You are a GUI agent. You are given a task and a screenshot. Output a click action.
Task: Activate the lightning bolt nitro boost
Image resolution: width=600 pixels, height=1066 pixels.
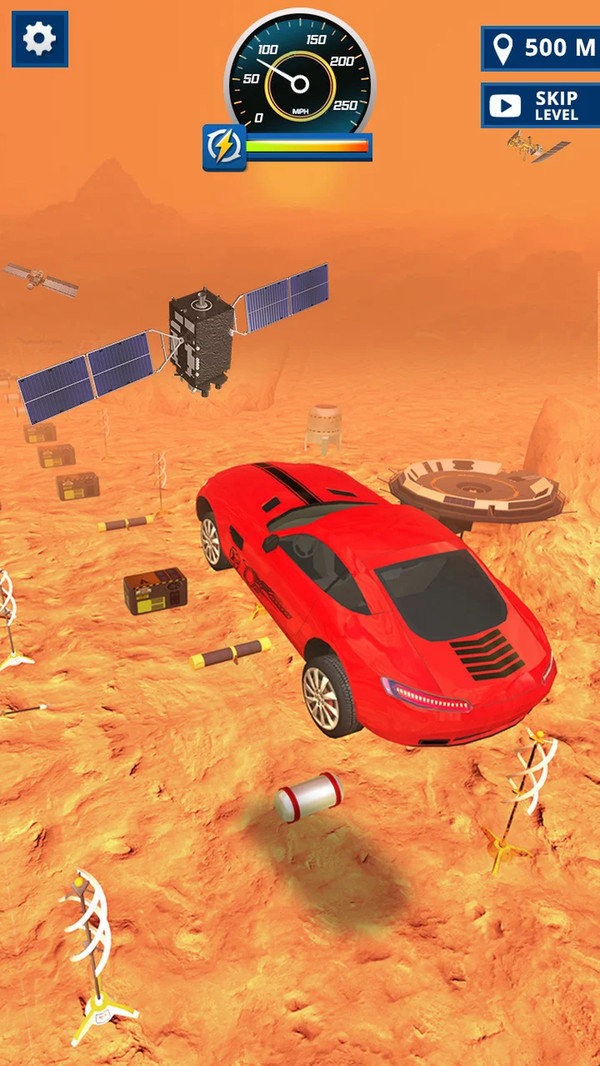pos(224,147)
